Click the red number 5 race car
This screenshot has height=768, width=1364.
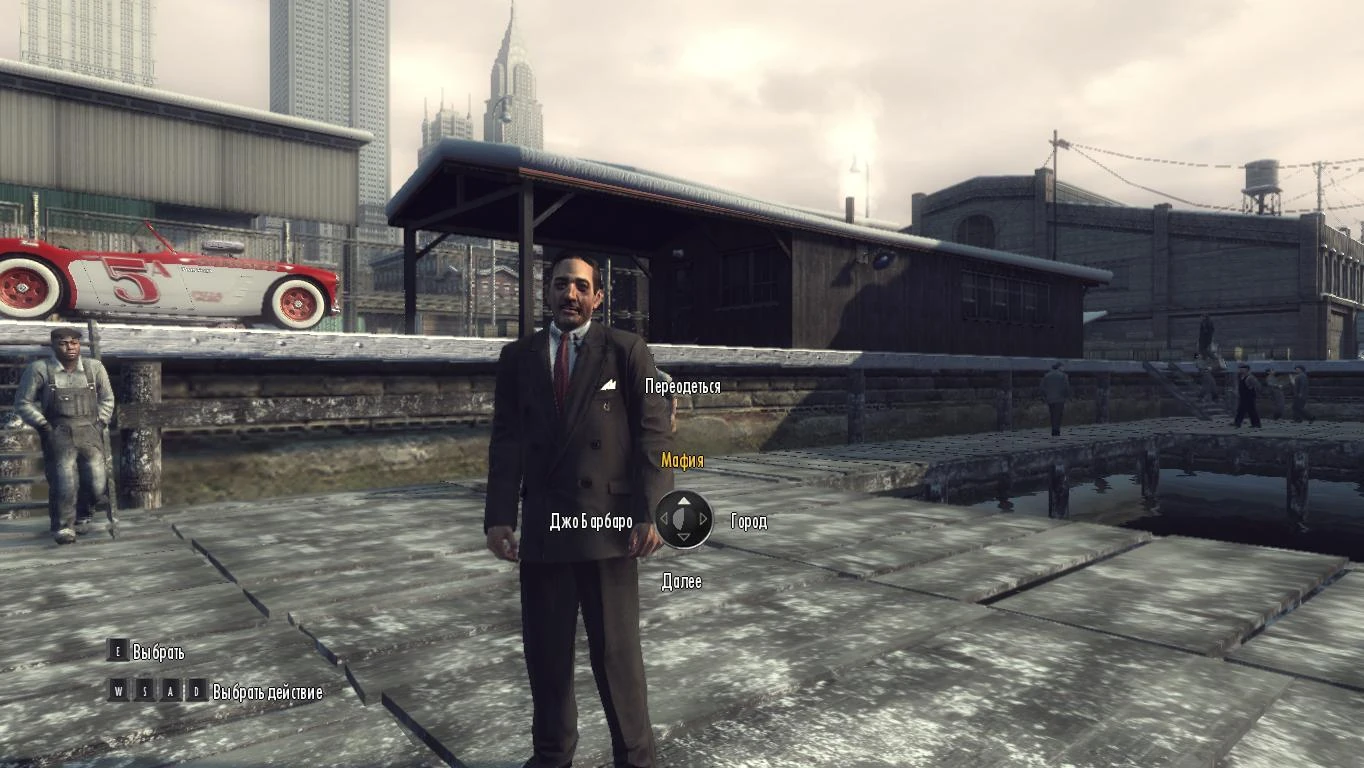150,280
